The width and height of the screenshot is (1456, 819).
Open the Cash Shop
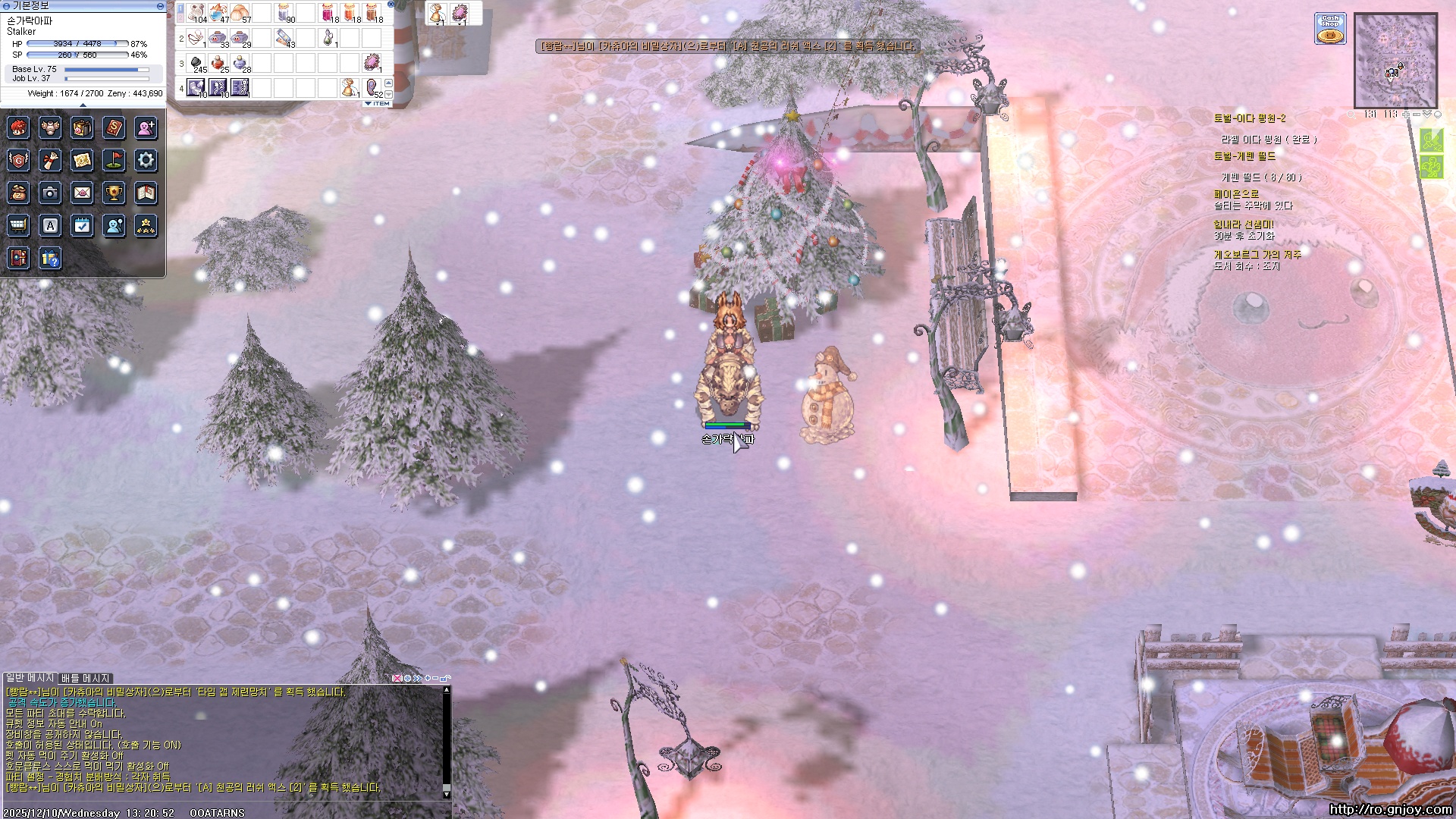tap(1330, 28)
